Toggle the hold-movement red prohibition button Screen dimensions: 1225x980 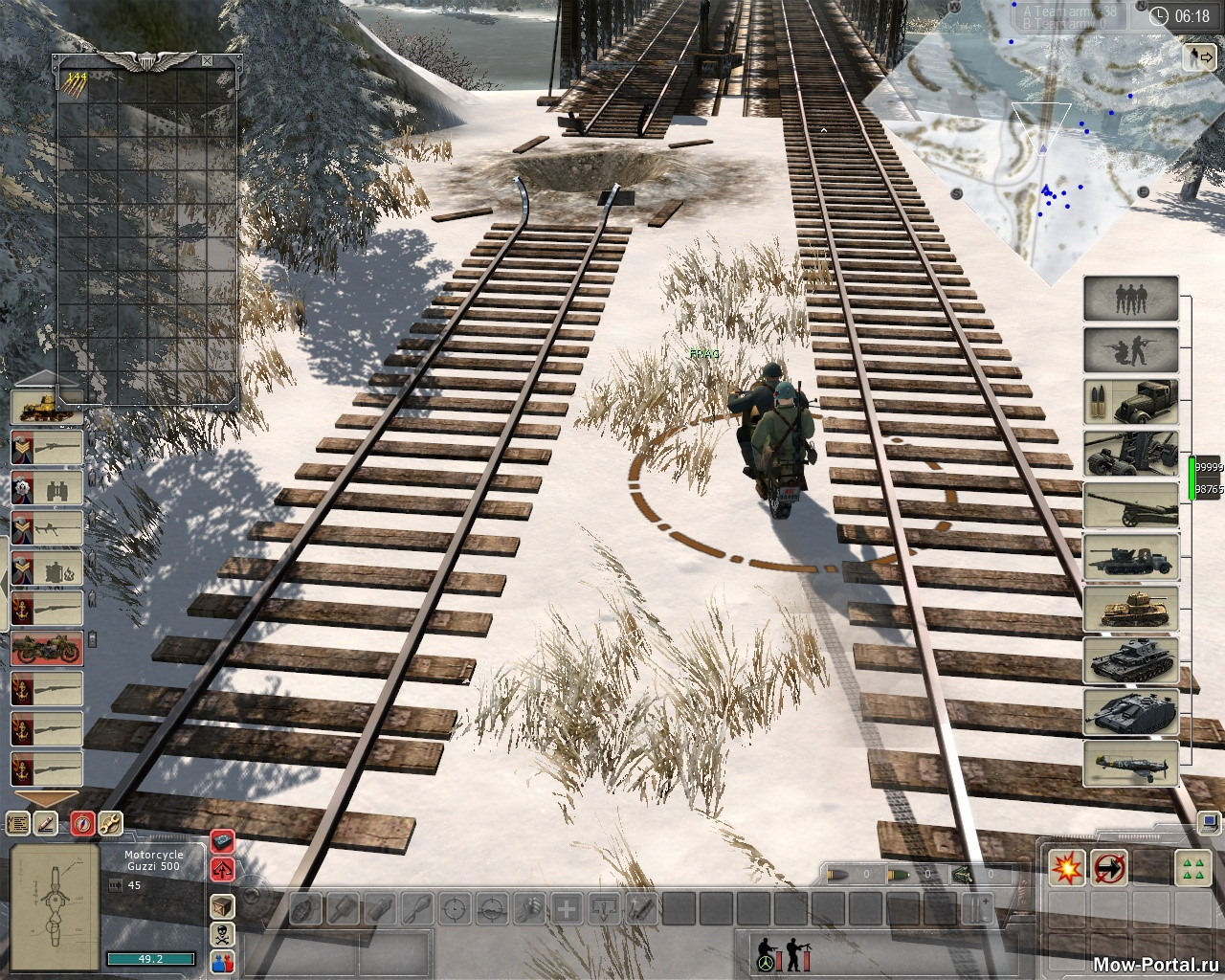pos(1110,868)
